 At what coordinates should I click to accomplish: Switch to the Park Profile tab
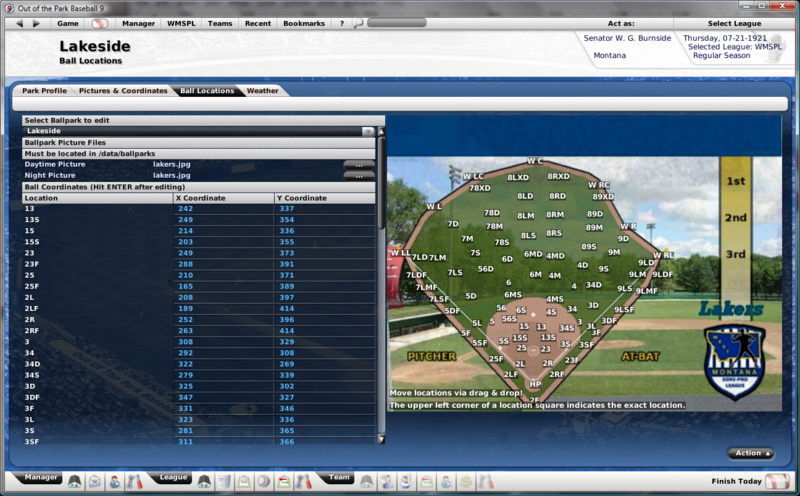(x=45, y=91)
